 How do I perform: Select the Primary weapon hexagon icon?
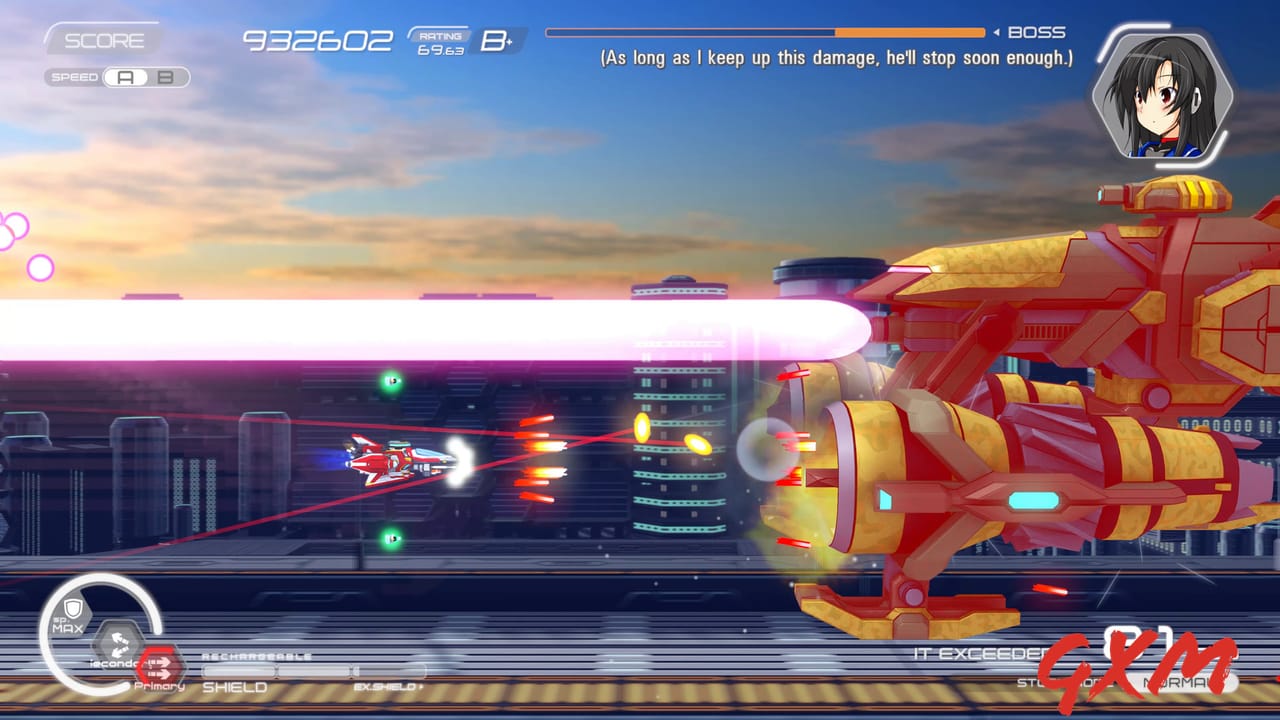pyautogui.click(x=160, y=666)
